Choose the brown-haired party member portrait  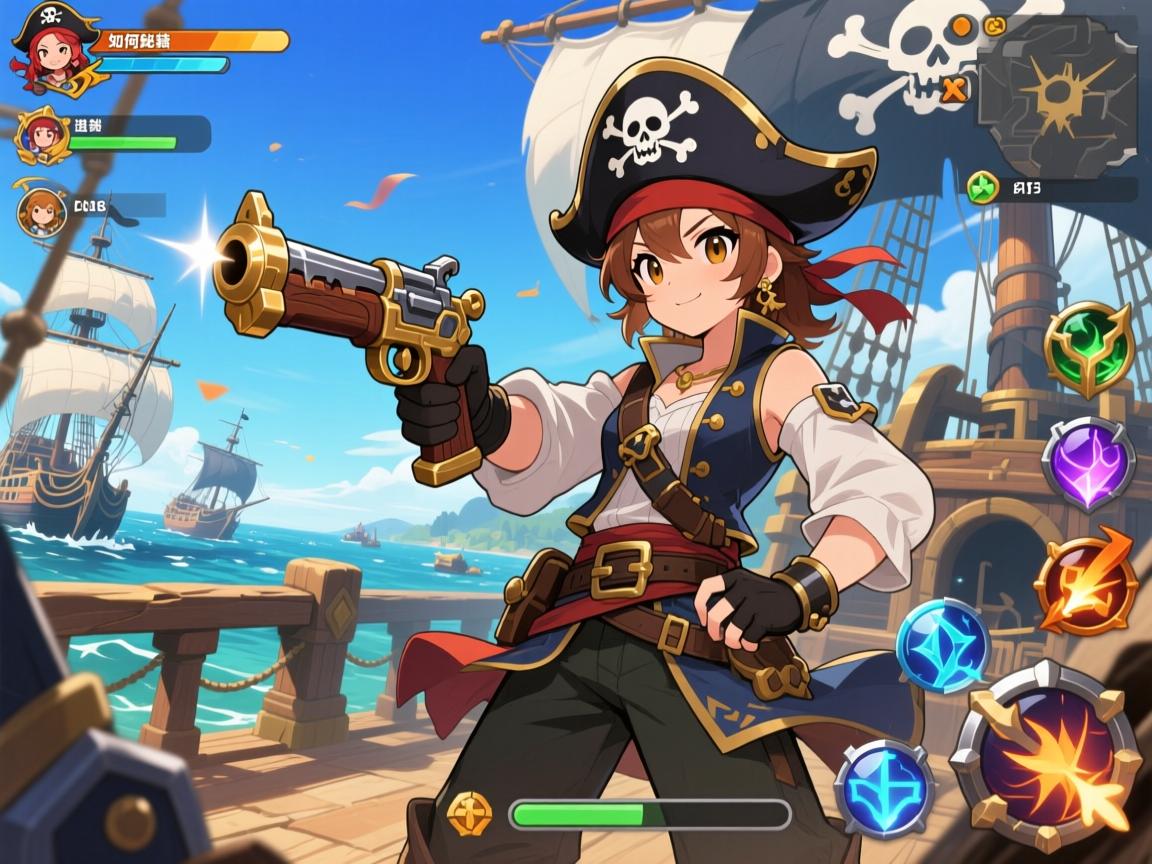42,210
